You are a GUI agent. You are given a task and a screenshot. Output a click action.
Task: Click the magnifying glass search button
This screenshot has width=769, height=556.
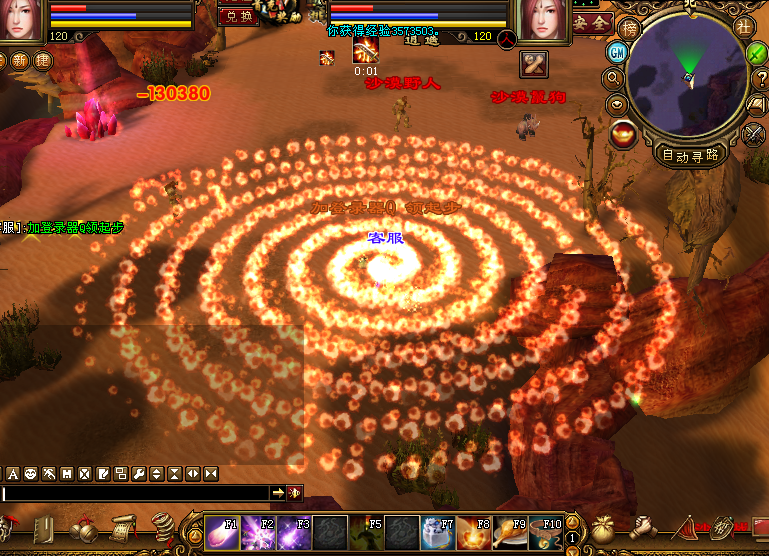click(613, 78)
